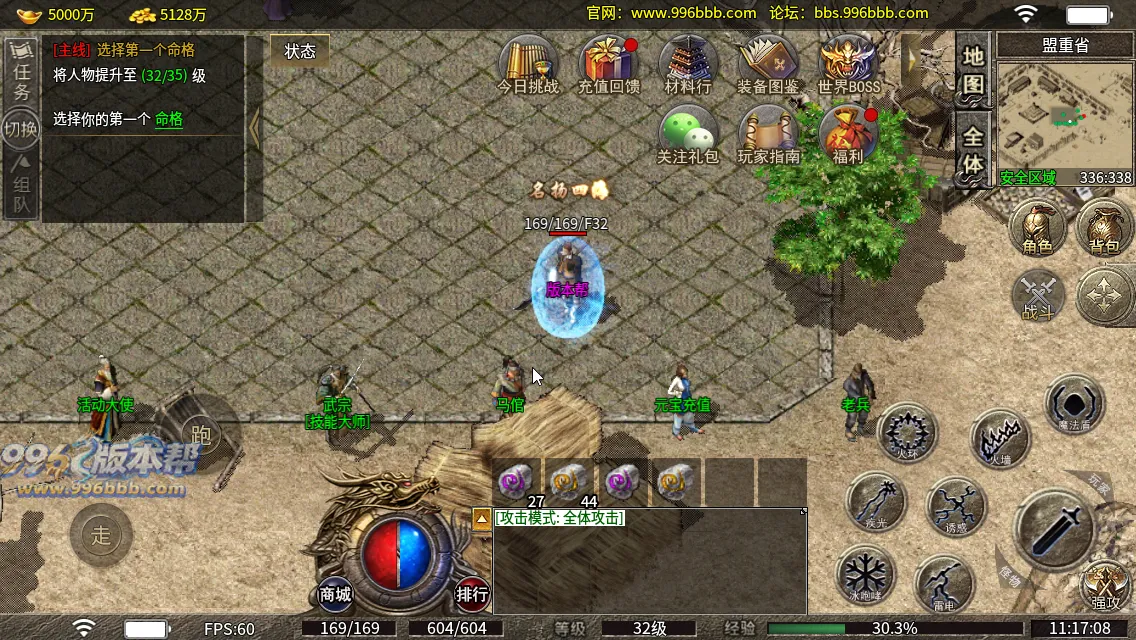This screenshot has height=640, width=1136.
Task: Toggle the 强攻 forced attack button
Action: coord(1105,586)
